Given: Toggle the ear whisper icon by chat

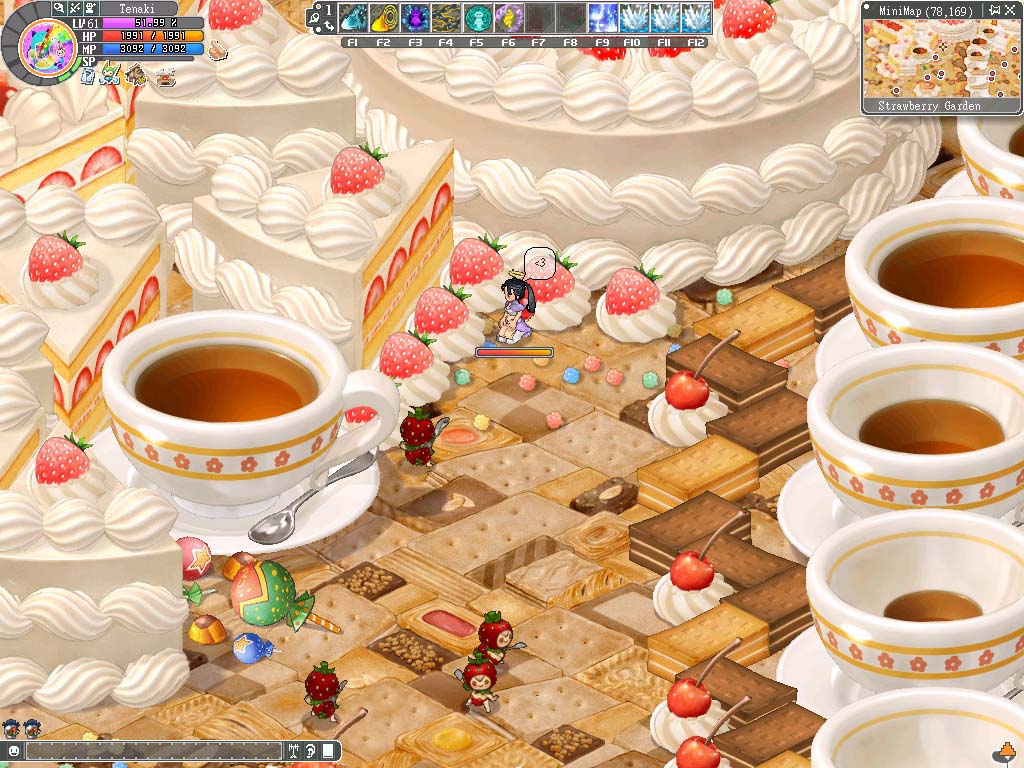Looking at the screenshot, I should click(x=311, y=750).
